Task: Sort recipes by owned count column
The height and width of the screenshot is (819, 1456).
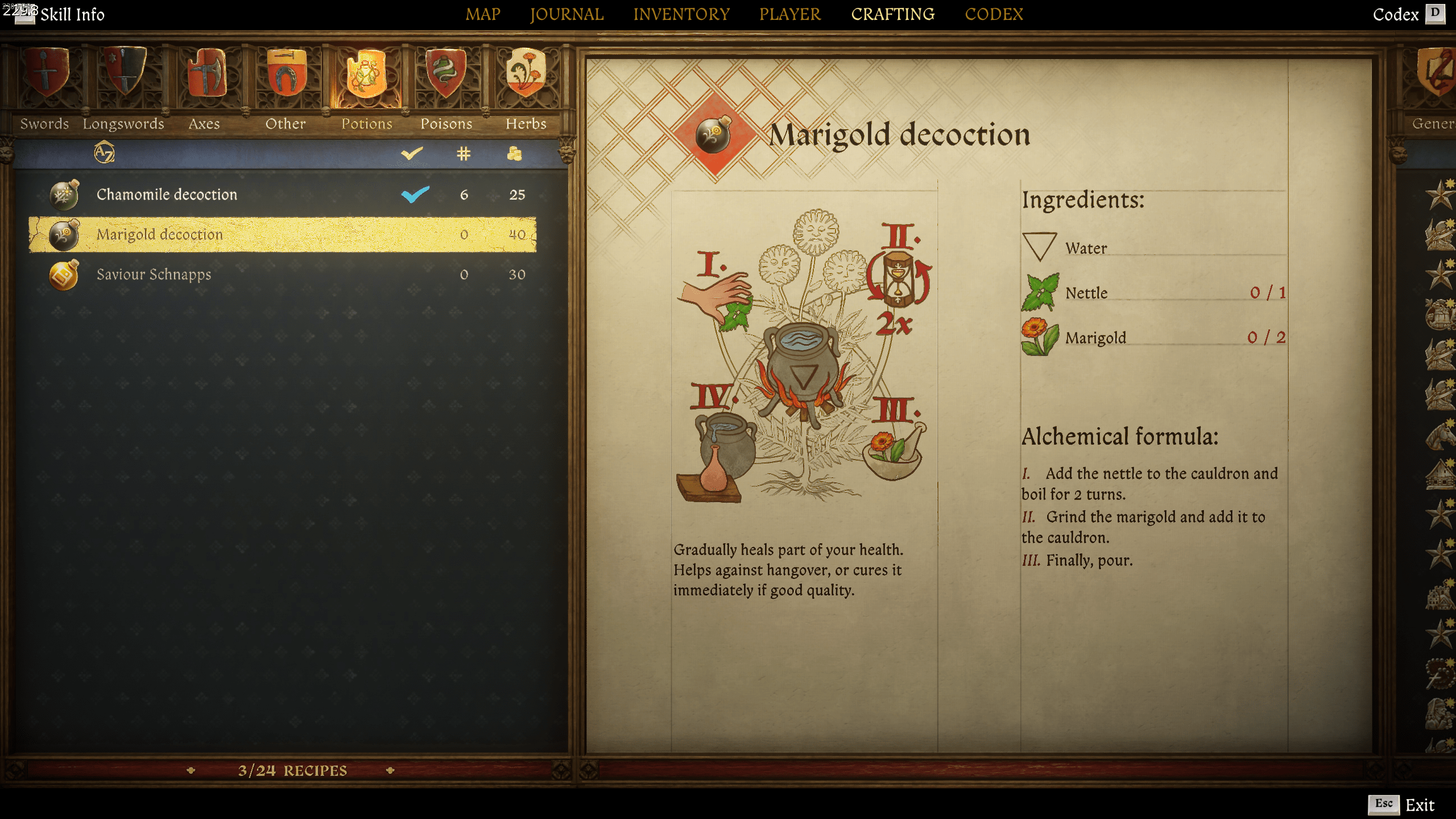Action: 464,154
